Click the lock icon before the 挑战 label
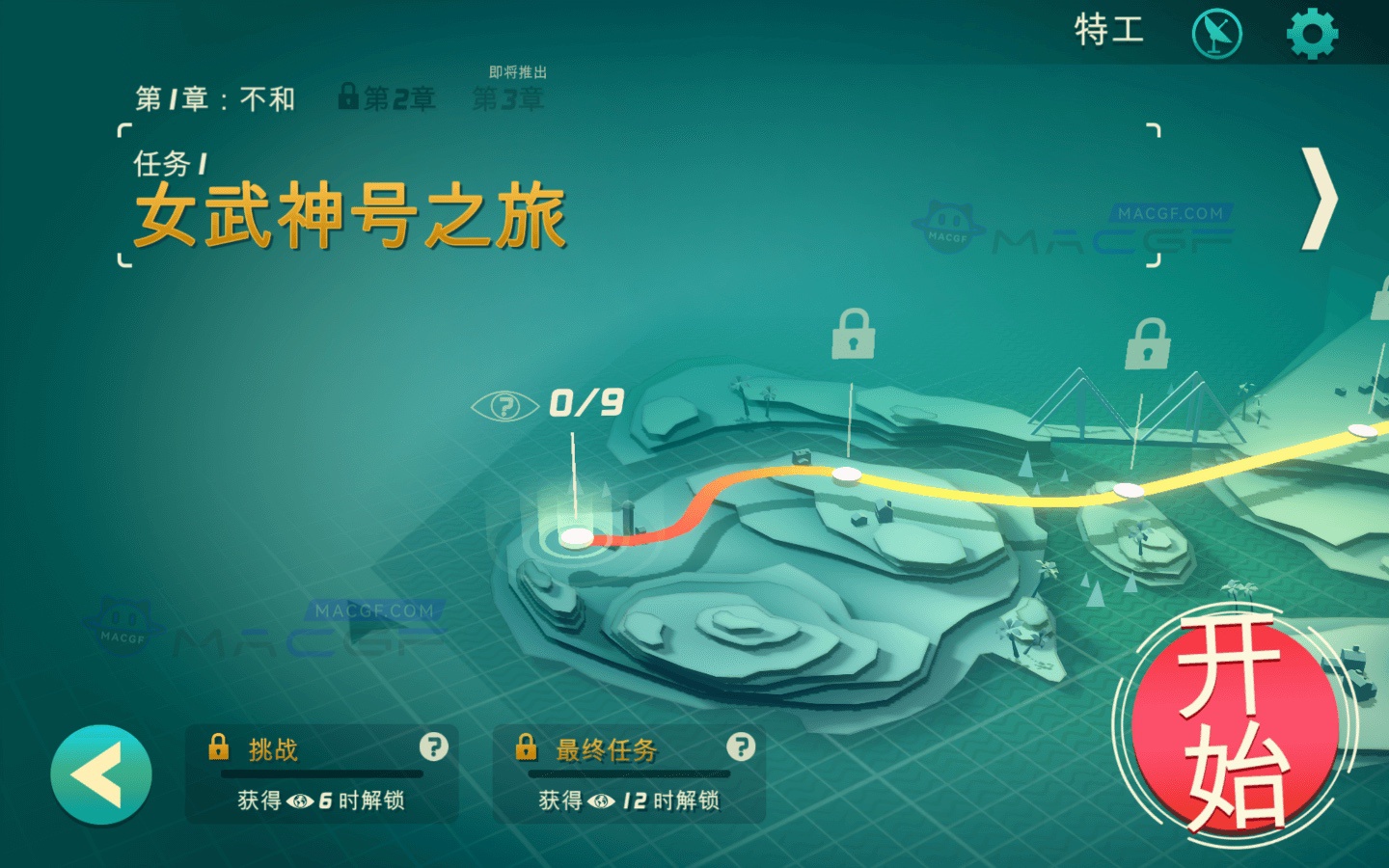 (220, 746)
